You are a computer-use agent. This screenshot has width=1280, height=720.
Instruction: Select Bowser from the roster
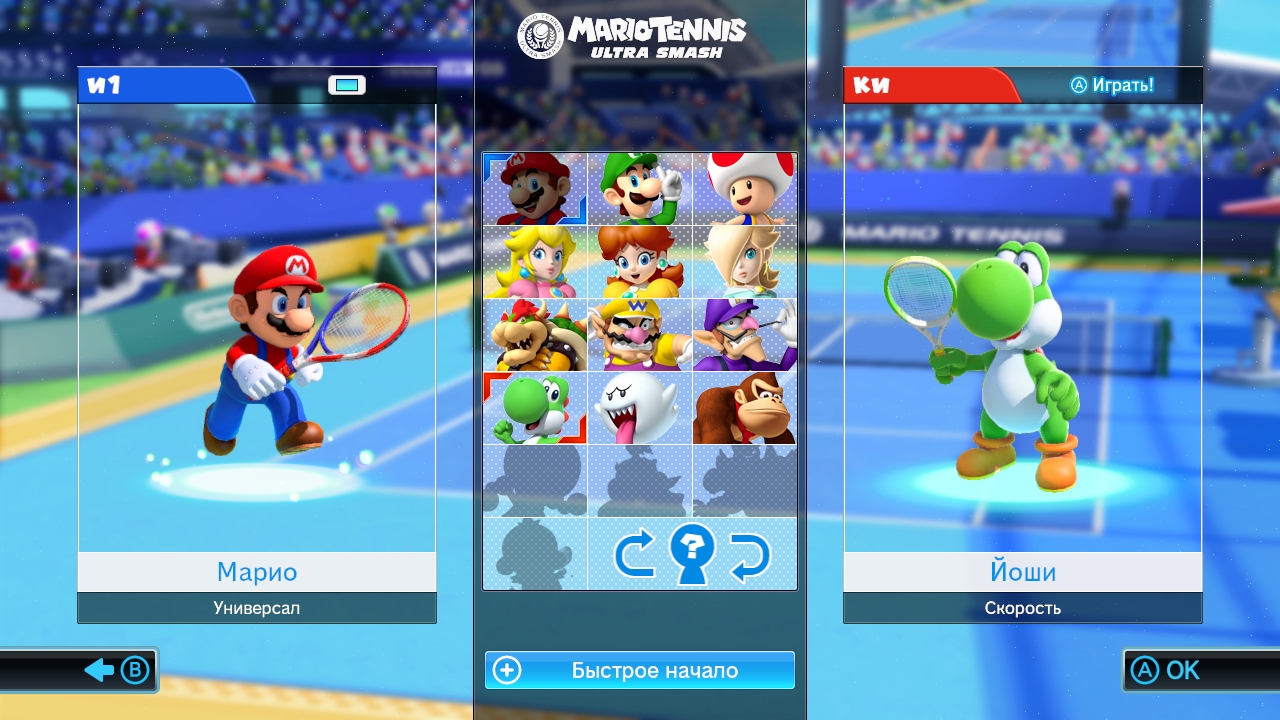coord(535,335)
